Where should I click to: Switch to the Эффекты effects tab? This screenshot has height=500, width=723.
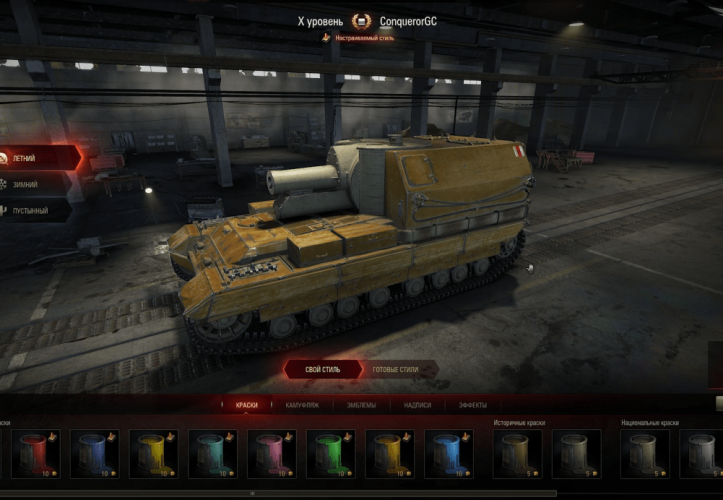point(473,405)
